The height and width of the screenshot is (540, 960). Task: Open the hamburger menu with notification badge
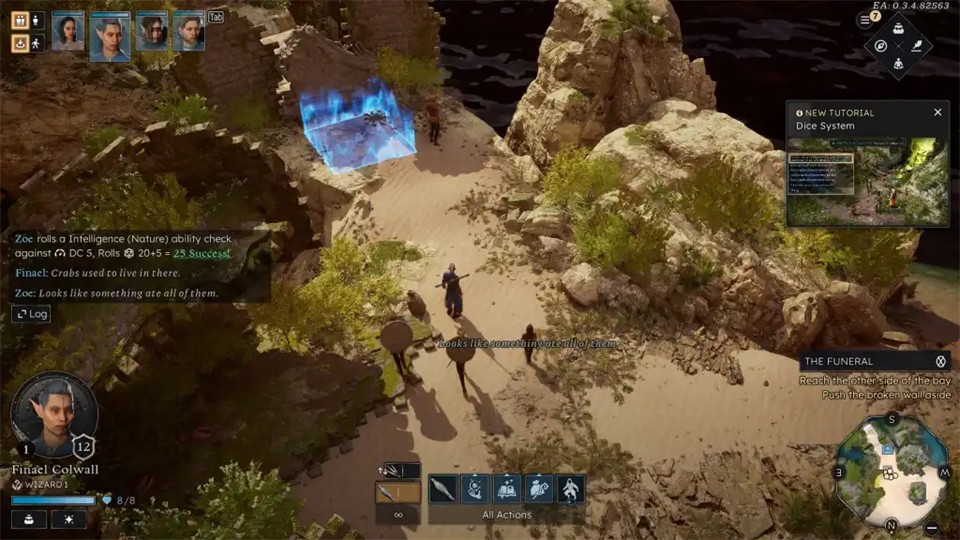click(x=866, y=19)
